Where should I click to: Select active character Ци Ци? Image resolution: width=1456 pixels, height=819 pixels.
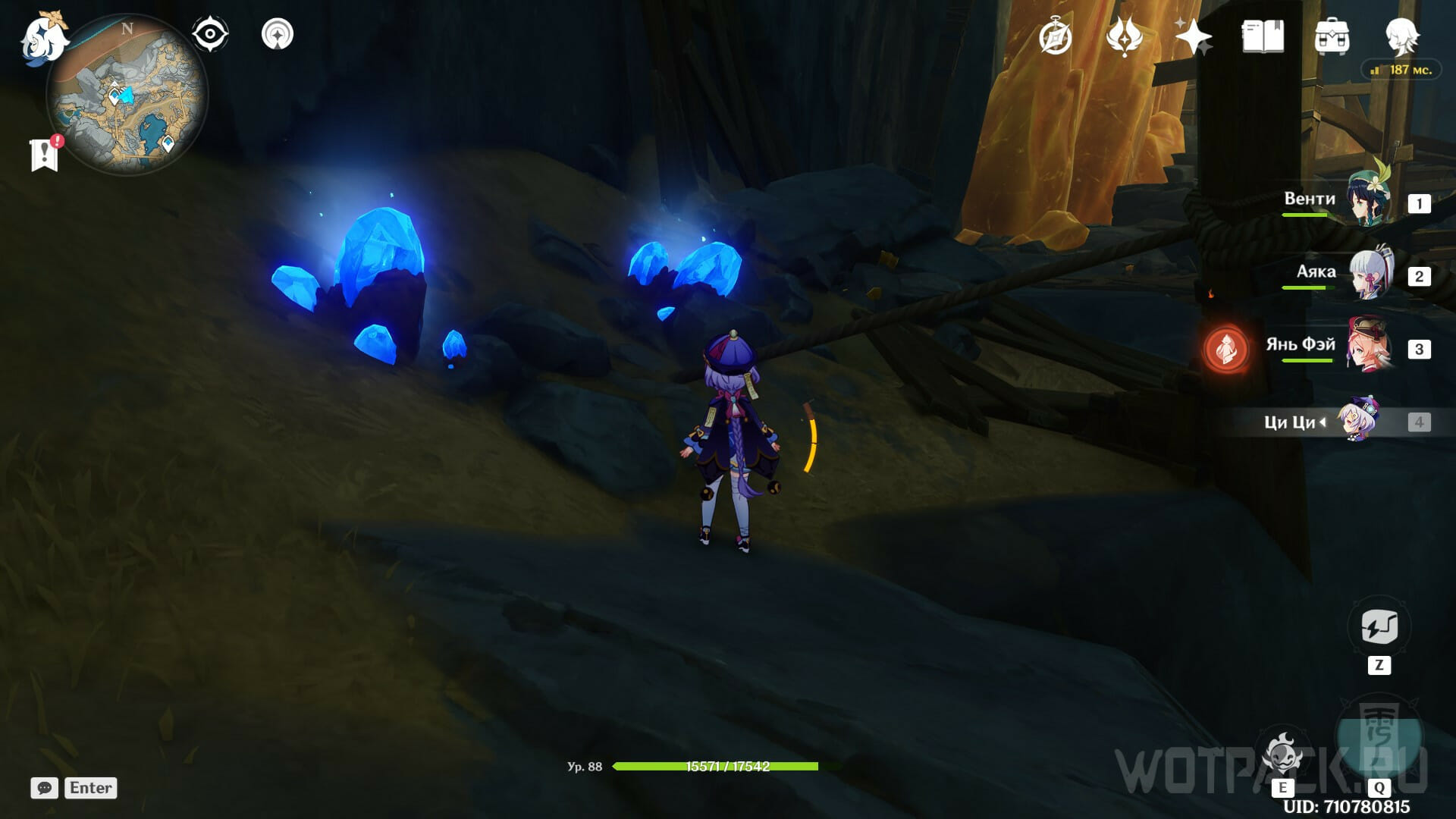coord(1357,421)
